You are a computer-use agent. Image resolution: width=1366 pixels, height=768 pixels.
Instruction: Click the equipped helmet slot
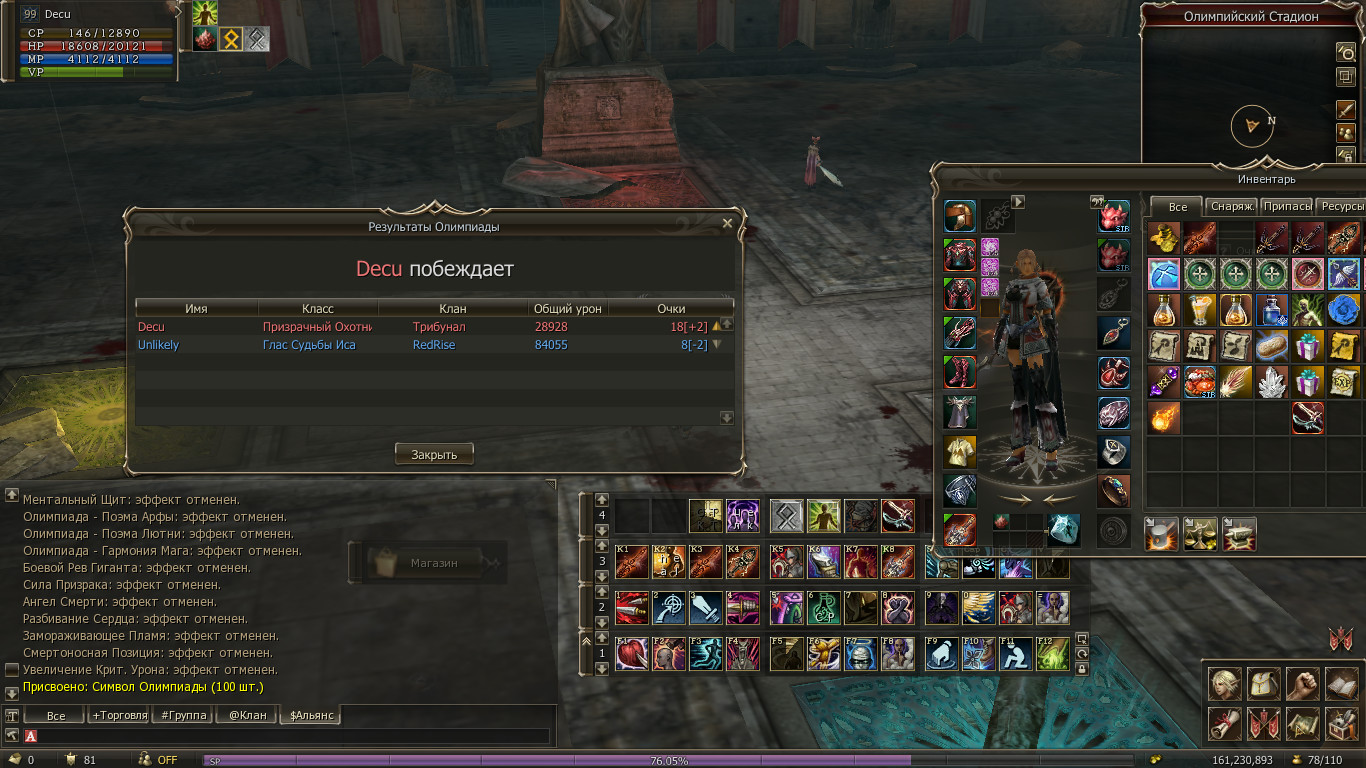[960, 217]
